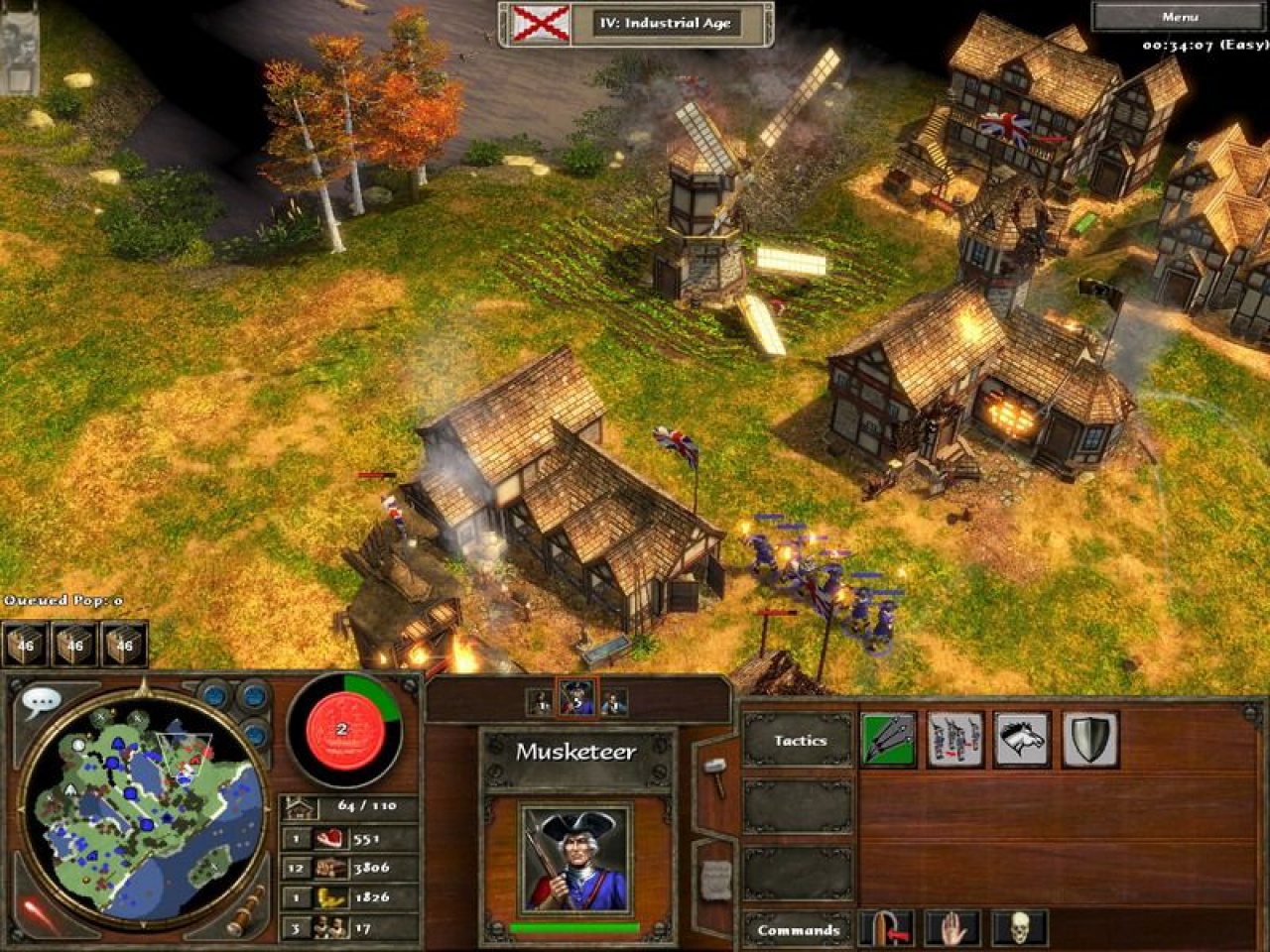Select the highlighted musketeer group icon

[576, 701]
